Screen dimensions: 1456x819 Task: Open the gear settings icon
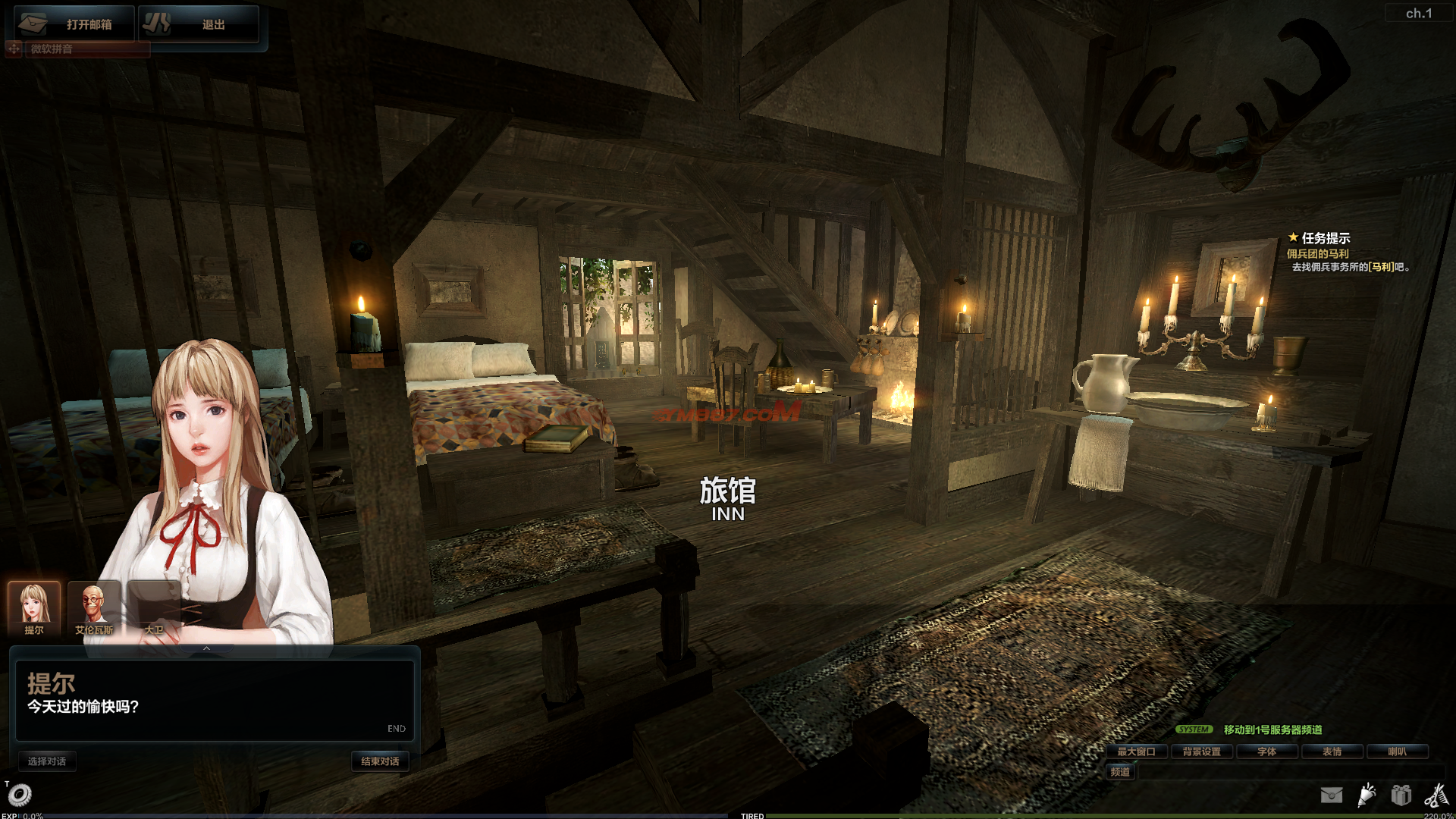pos(20,795)
